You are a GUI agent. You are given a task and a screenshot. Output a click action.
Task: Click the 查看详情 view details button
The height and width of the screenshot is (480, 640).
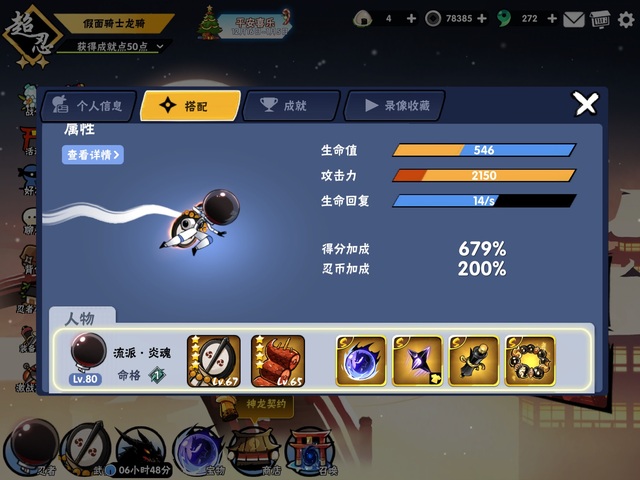point(93,155)
